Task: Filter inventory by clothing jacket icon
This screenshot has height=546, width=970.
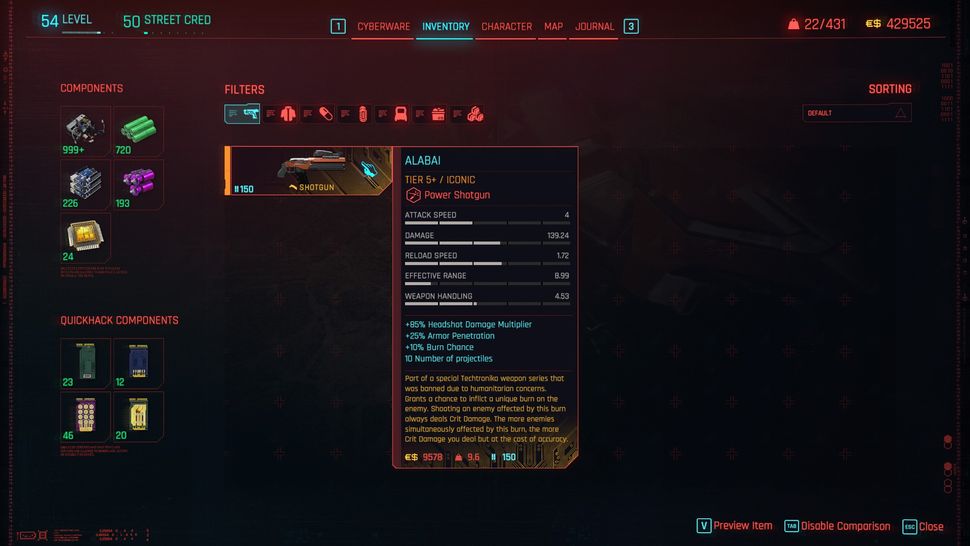Action: [x=288, y=114]
